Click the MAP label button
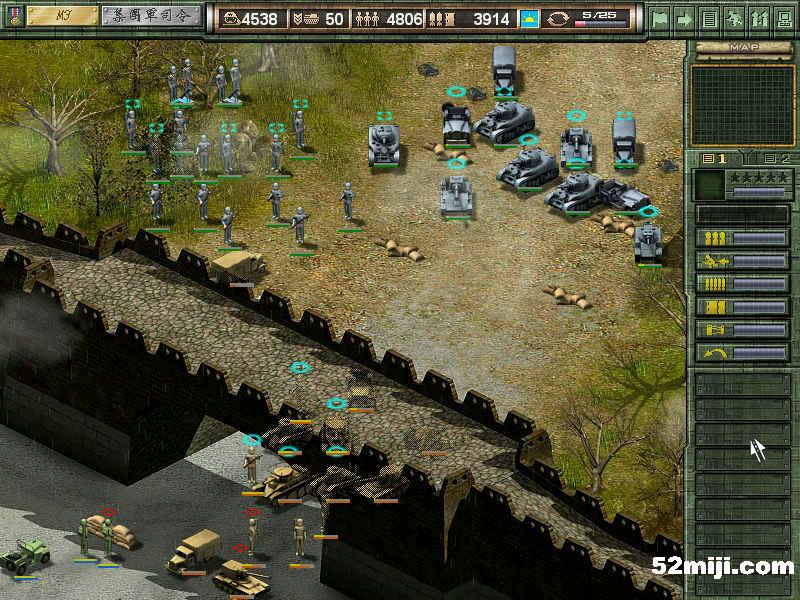The height and width of the screenshot is (600, 800). (x=742, y=47)
